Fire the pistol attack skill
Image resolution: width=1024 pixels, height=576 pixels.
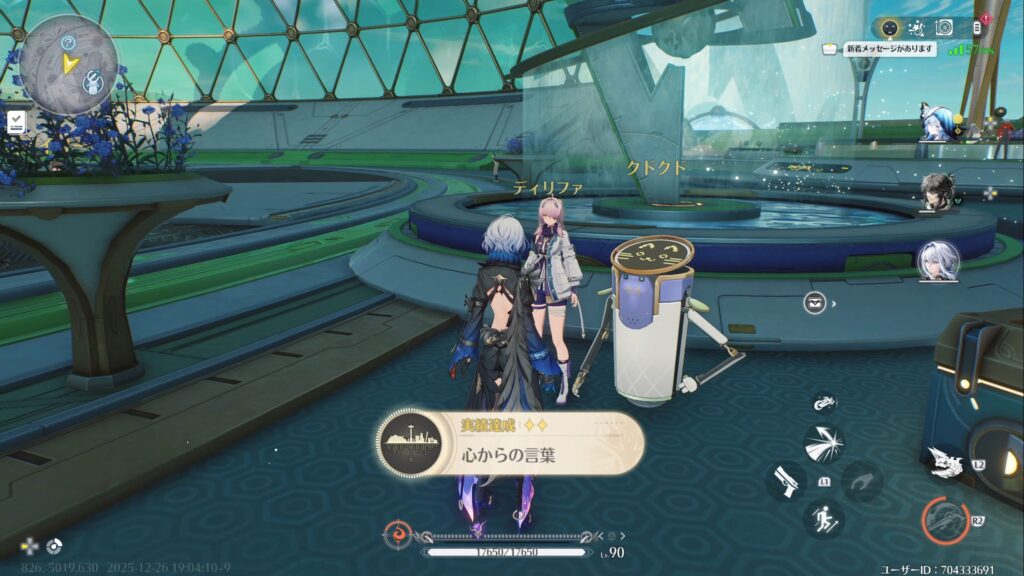pyautogui.click(x=786, y=481)
